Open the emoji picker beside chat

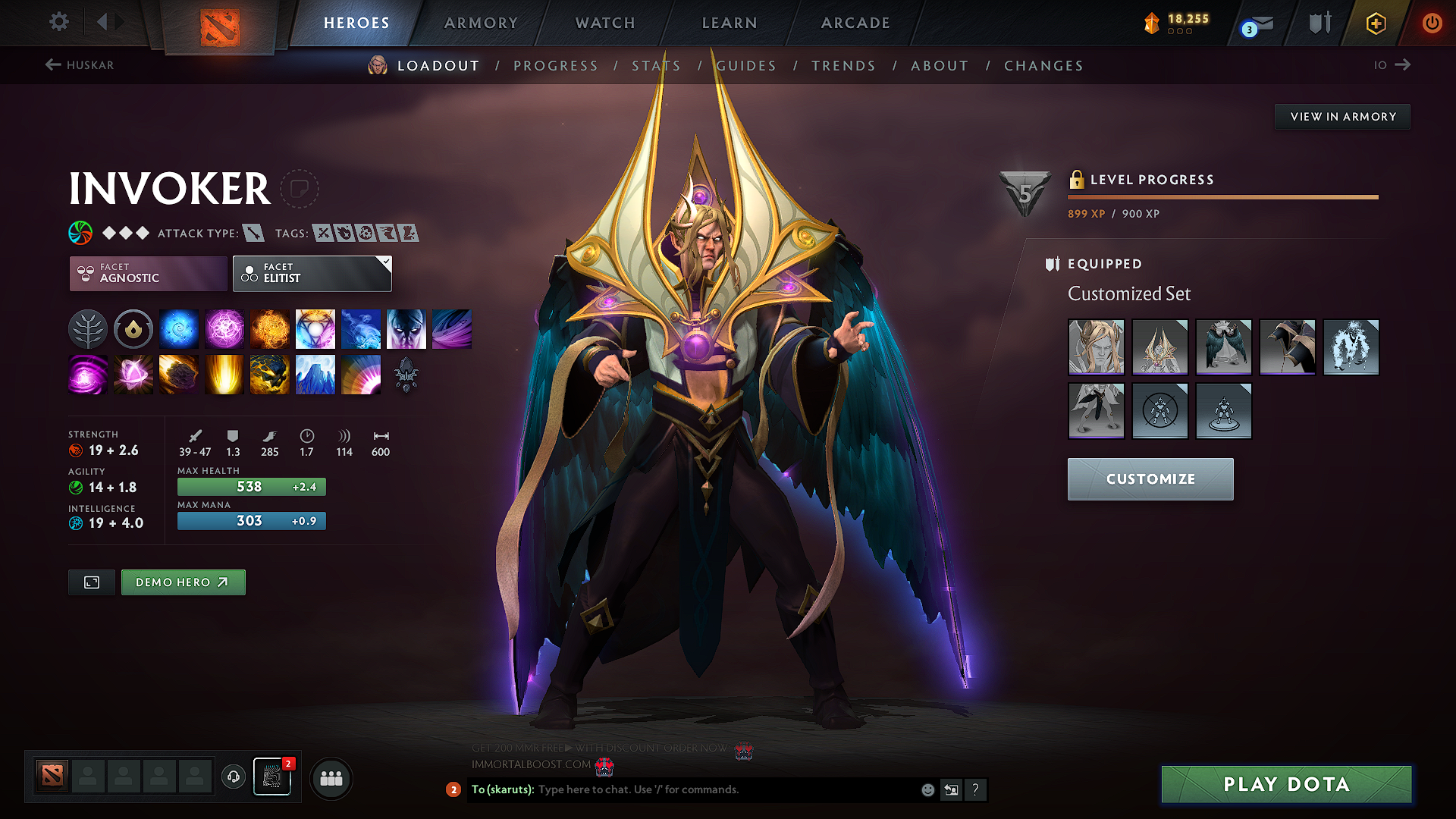pyautogui.click(x=927, y=789)
